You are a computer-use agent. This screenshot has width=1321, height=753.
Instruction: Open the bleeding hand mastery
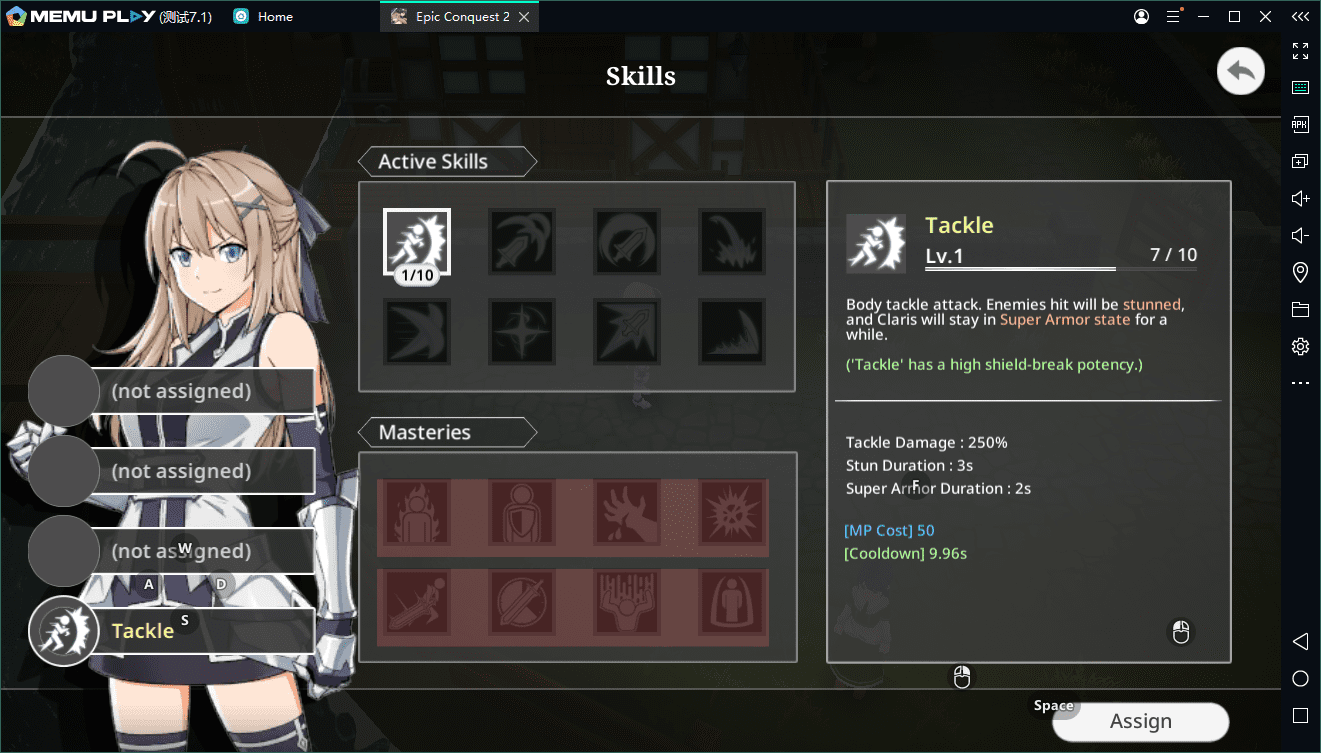tap(627, 512)
